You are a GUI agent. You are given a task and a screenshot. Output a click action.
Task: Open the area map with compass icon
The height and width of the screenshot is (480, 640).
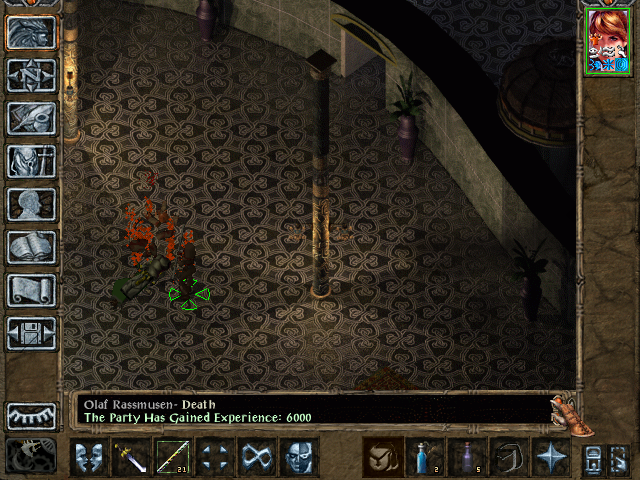click(31, 75)
